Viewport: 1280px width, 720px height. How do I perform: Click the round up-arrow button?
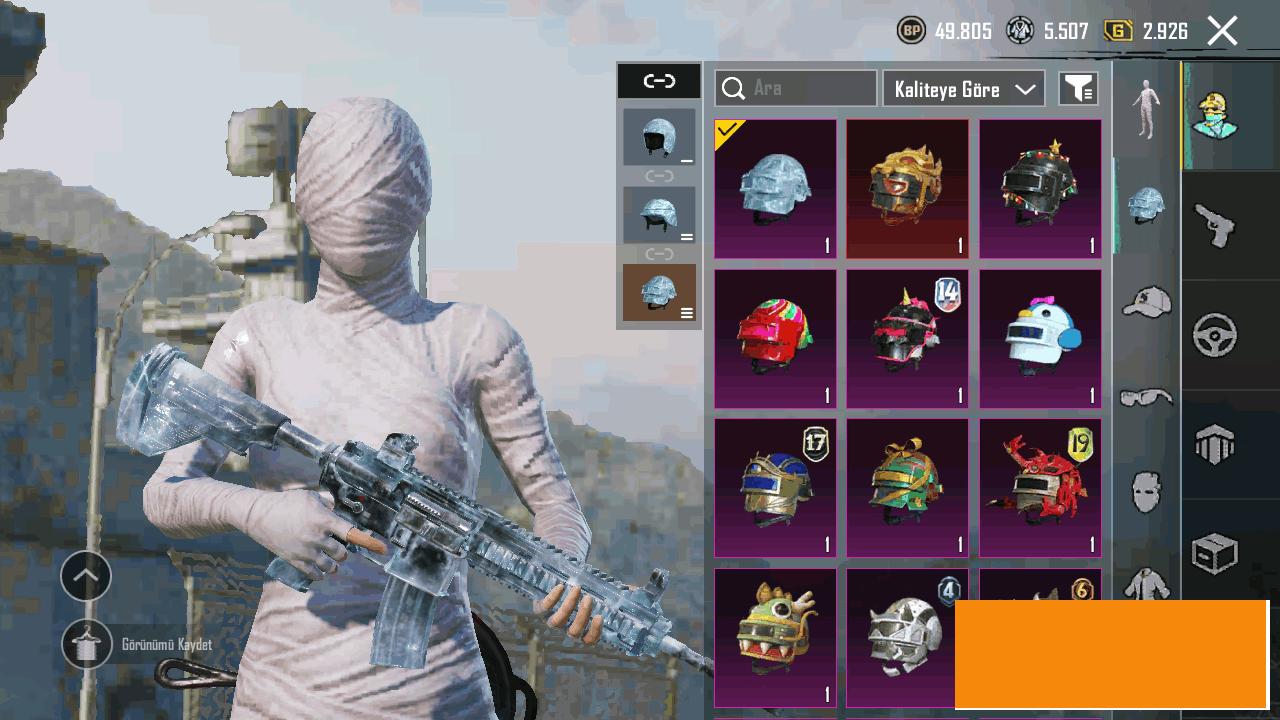86,576
